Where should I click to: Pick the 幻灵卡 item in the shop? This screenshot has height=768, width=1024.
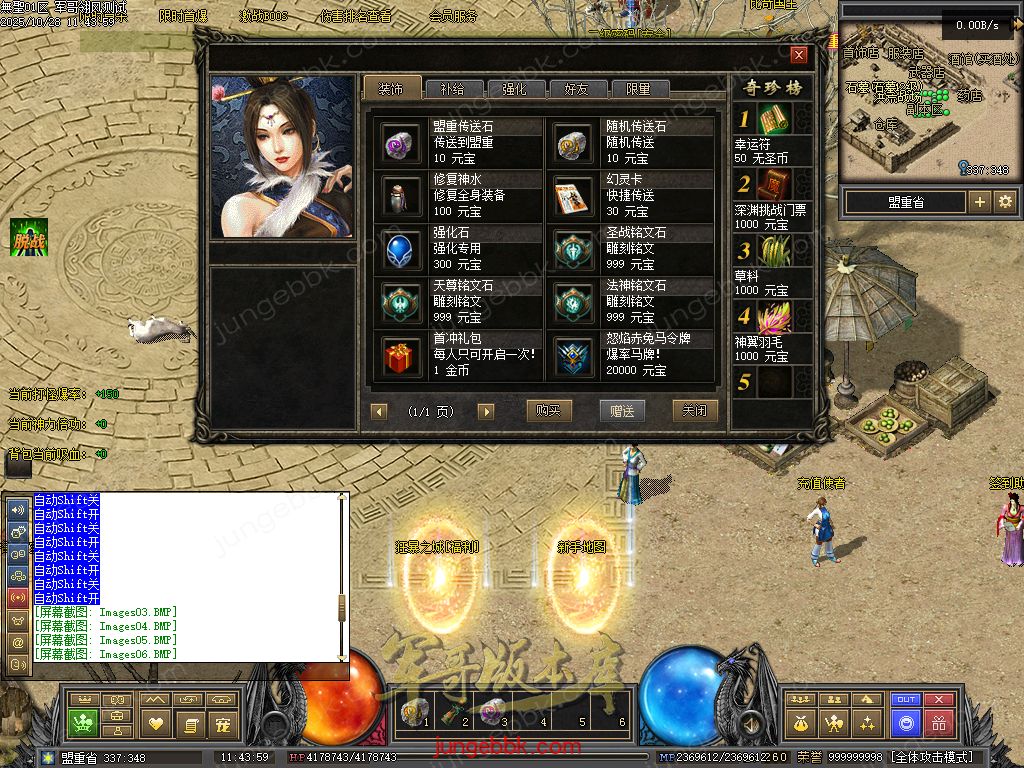575,196
